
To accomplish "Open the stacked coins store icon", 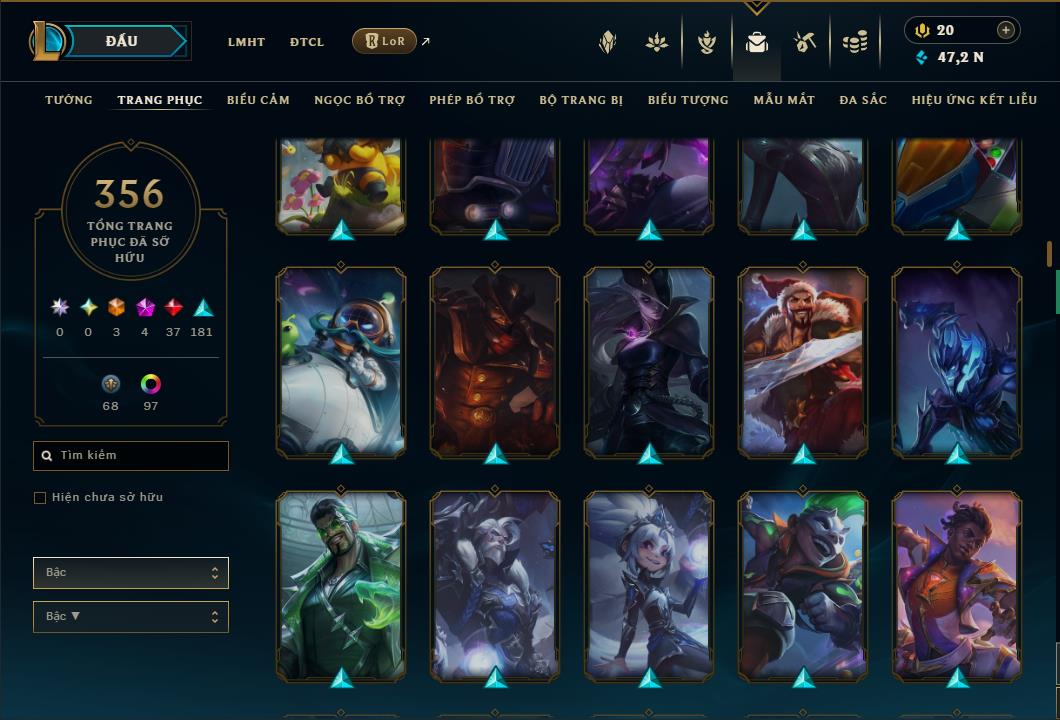I will pos(854,42).
